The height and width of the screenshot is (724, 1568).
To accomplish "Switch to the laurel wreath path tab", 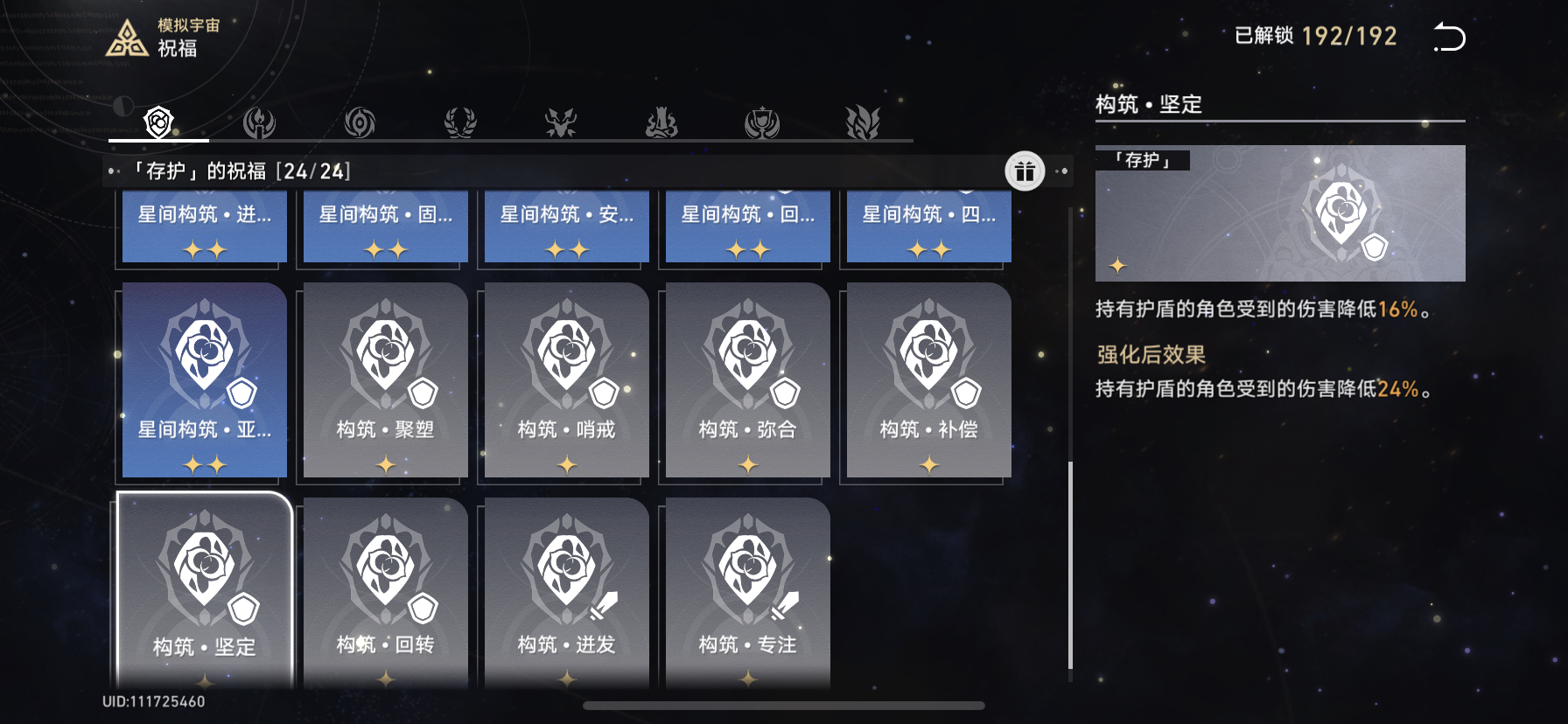I will coord(460,122).
